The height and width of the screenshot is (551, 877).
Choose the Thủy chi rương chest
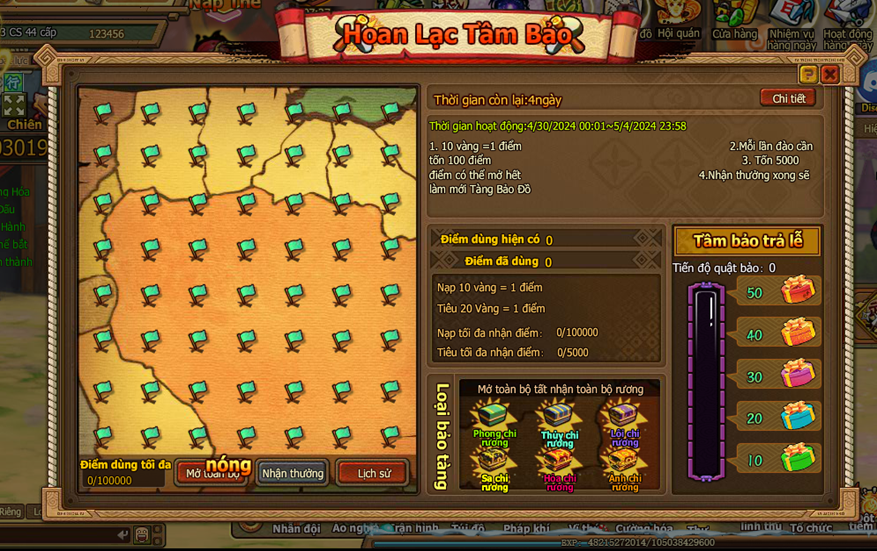[x=559, y=419]
